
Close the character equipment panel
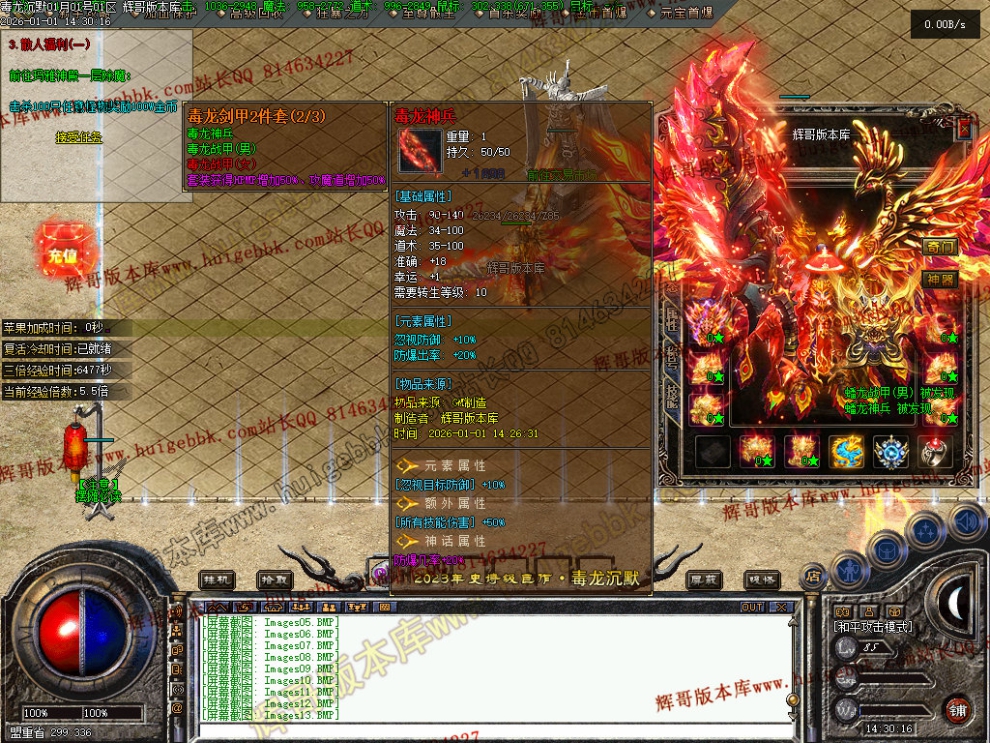[x=964, y=129]
